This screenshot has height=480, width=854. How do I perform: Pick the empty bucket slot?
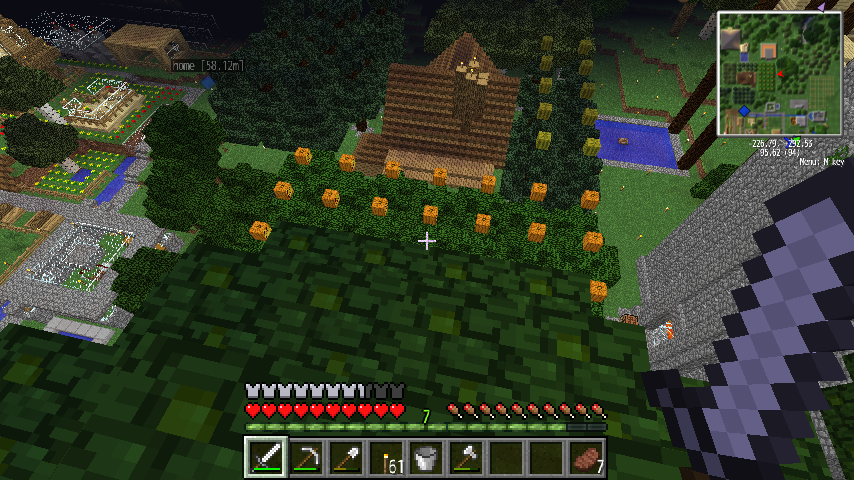pyautogui.click(x=426, y=458)
